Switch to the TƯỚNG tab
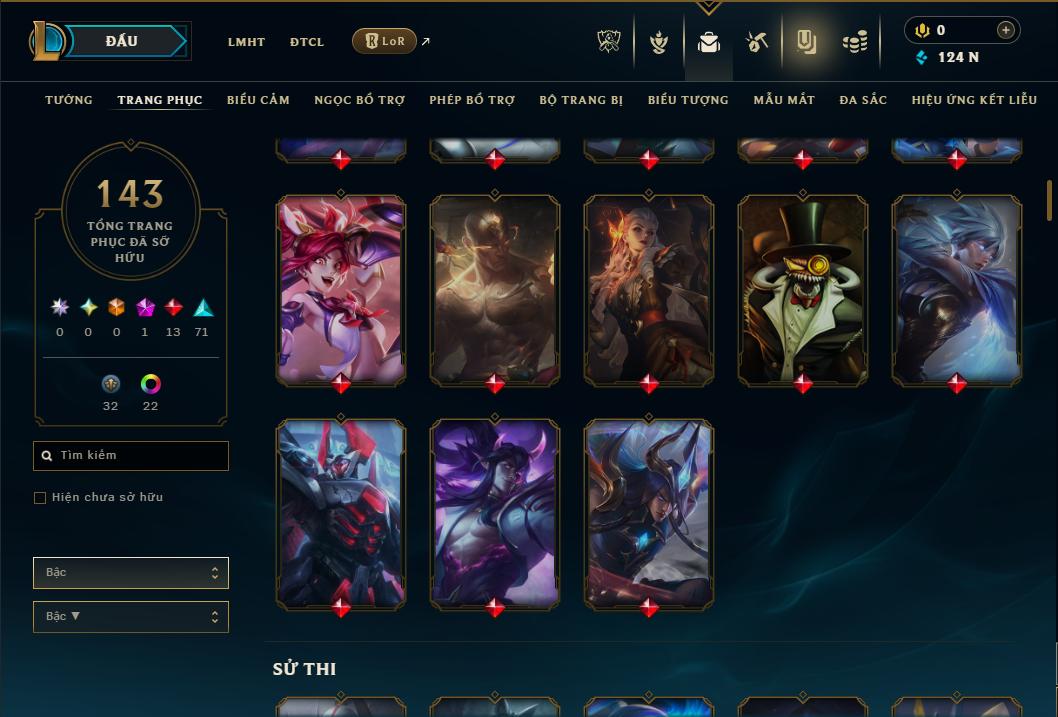1058x717 pixels. pyautogui.click(x=69, y=100)
